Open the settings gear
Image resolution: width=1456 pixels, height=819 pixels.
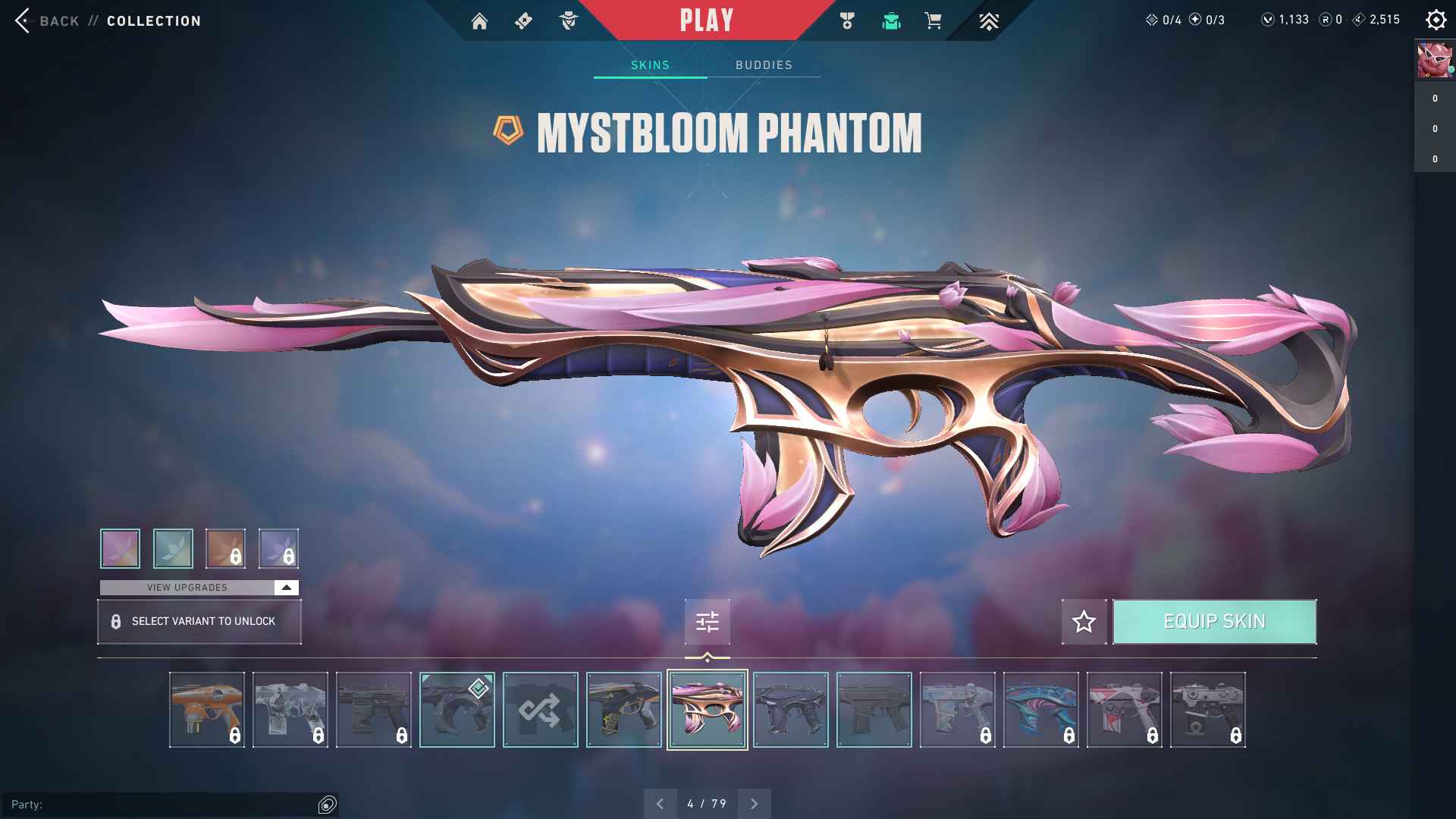pyautogui.click(x=1436, y=20)
